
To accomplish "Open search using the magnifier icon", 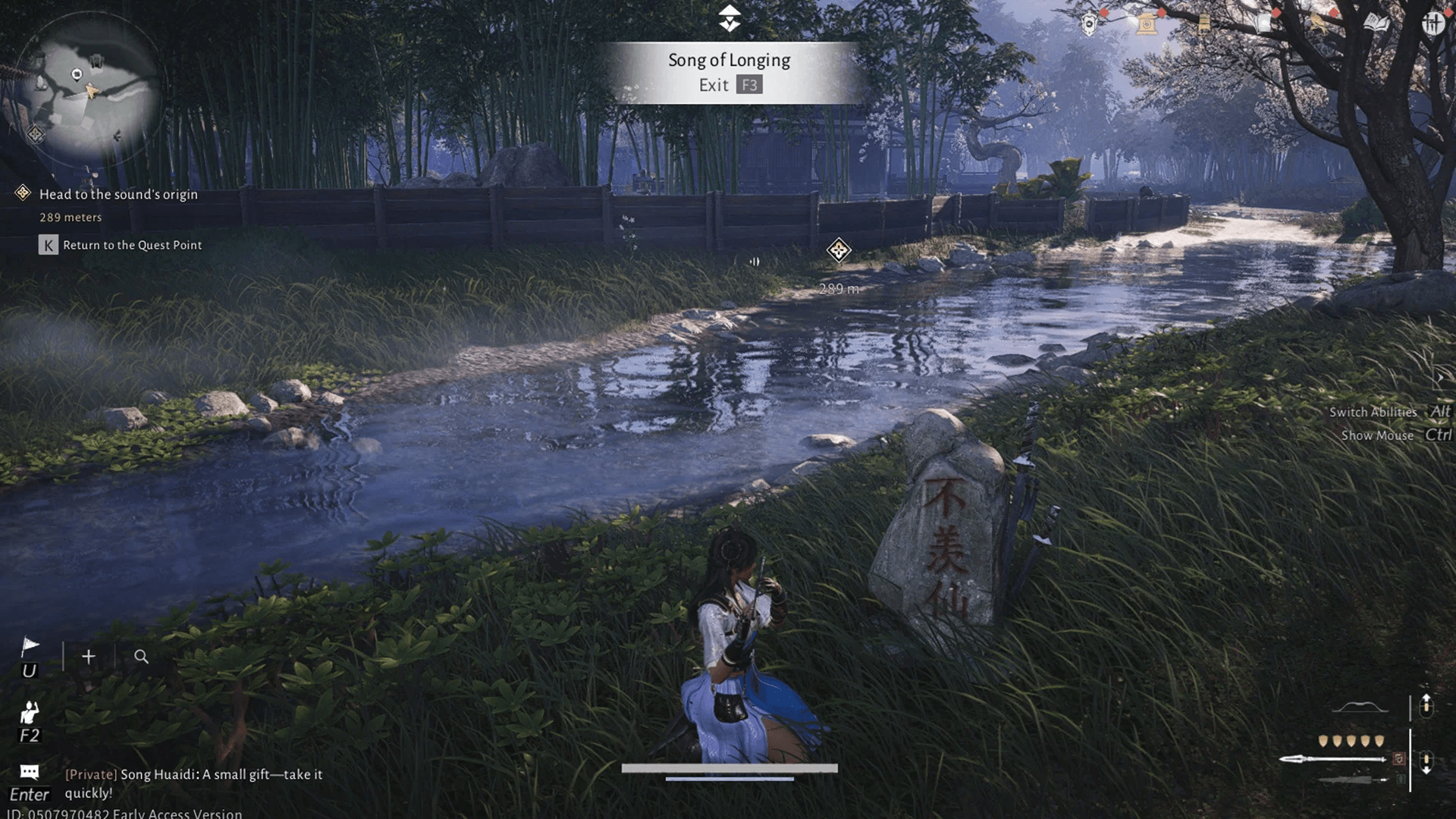I will pos(140,657).
